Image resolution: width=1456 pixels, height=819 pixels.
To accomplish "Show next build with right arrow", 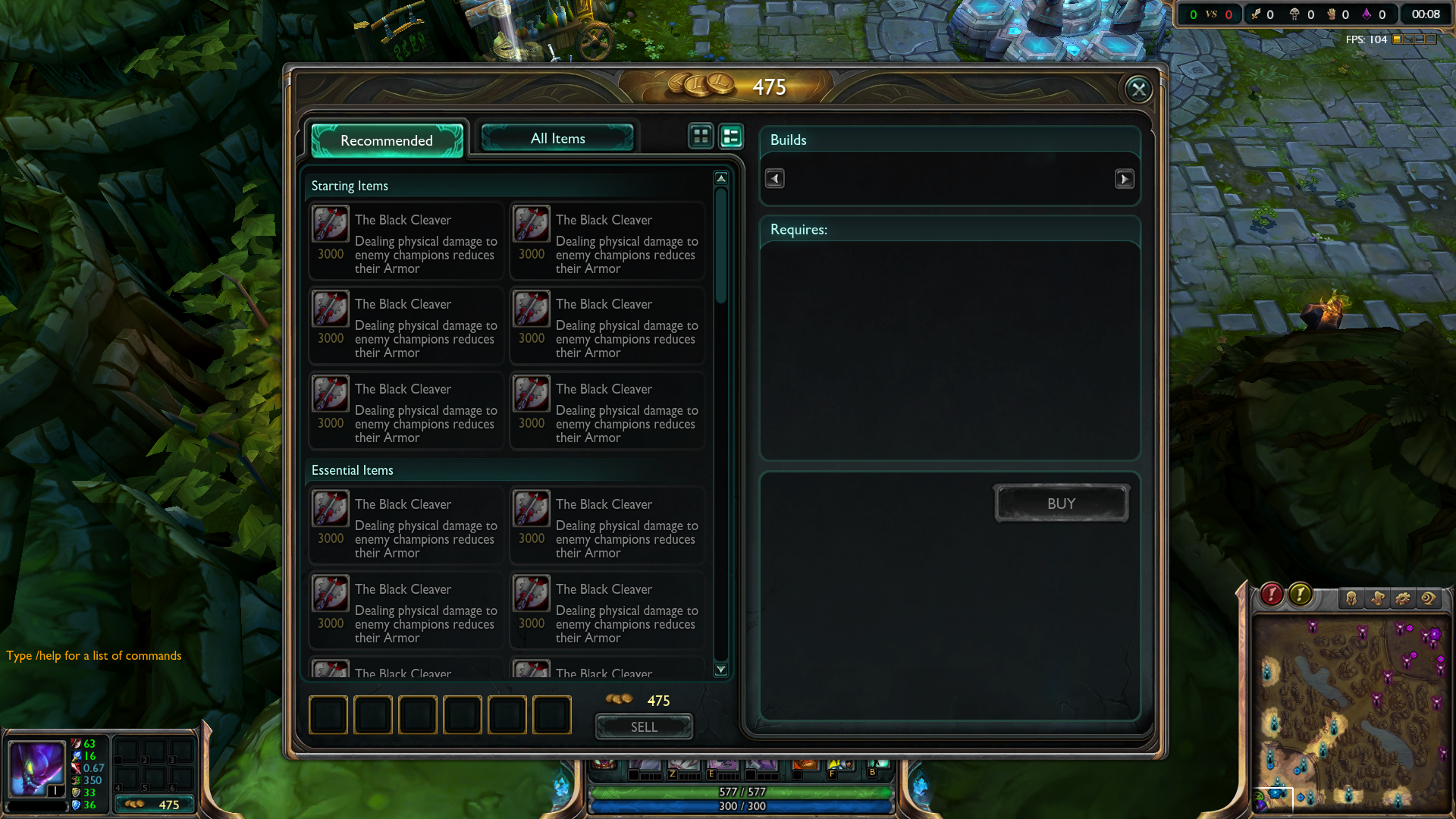I will pyautogui.click(x=1124, y=179).
